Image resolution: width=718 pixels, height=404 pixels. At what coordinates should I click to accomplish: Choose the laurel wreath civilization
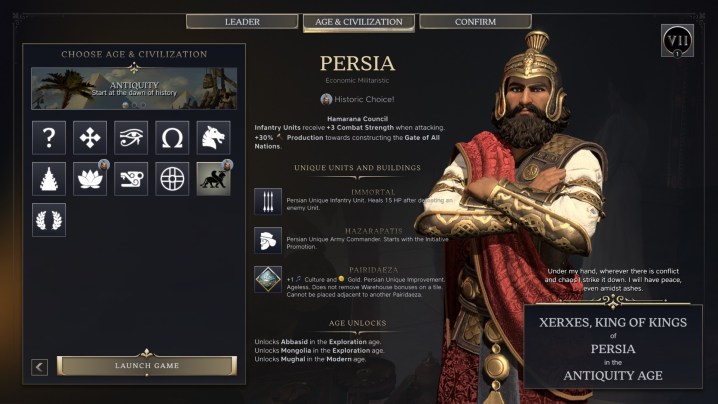click(x=49, y=219)
